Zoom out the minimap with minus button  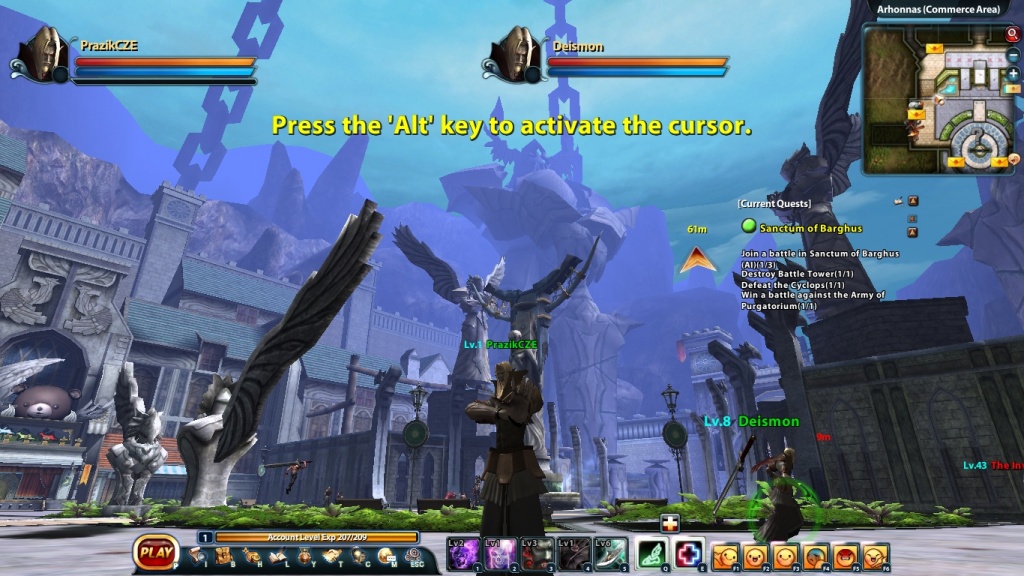click(x=1012, y=54)
